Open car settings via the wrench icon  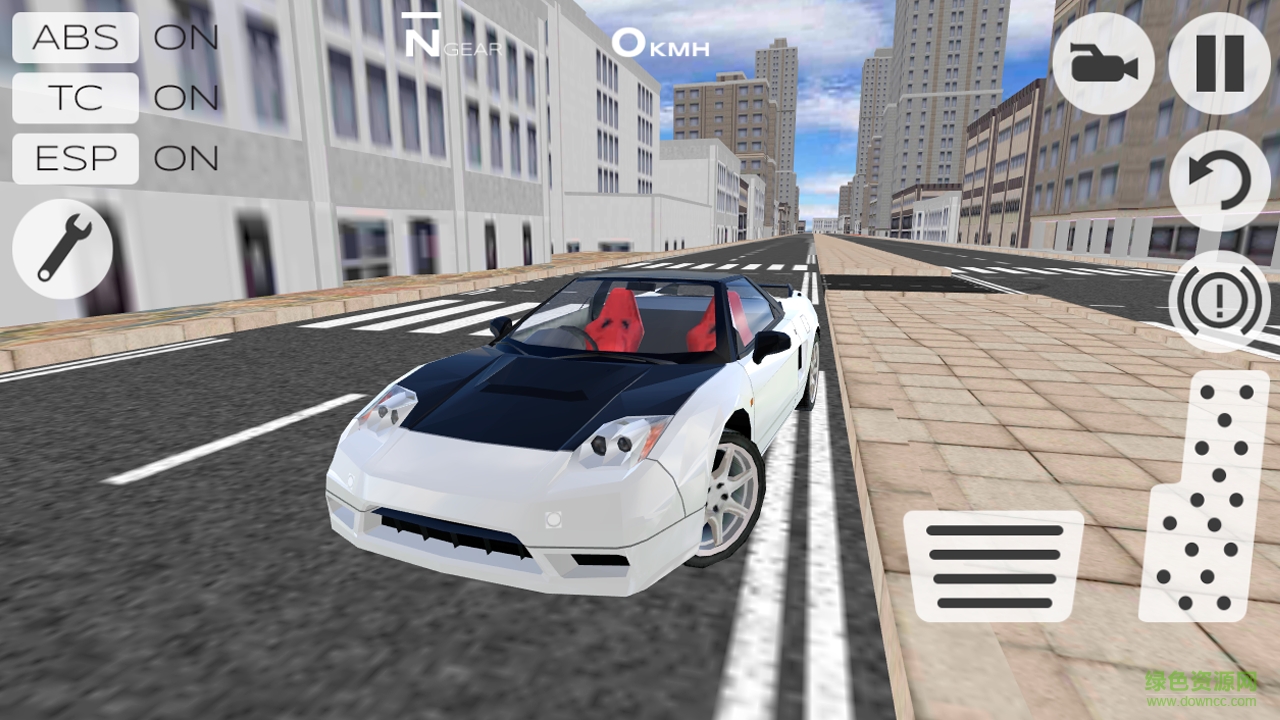coord(60,248)
